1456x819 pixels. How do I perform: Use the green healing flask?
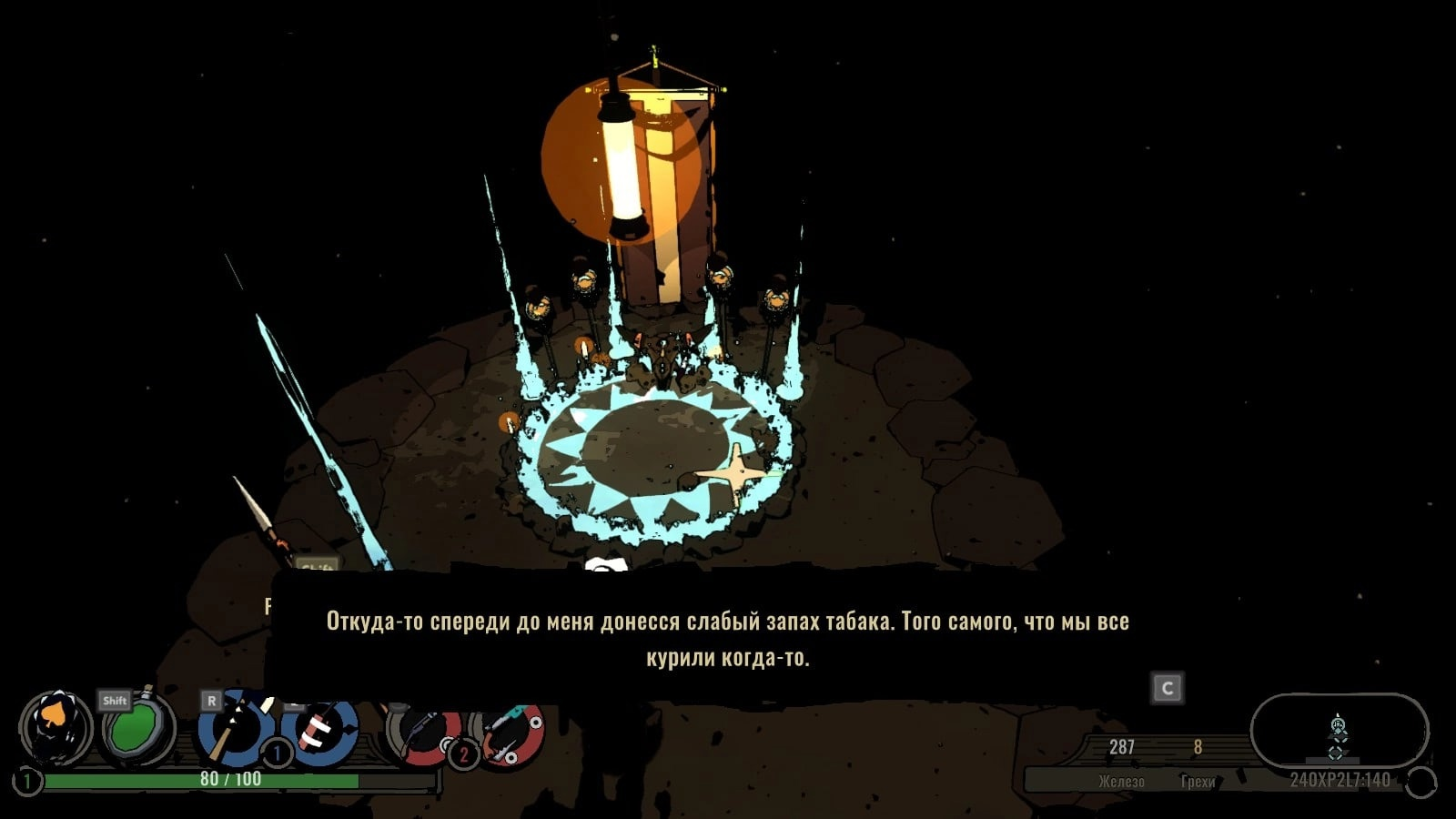(x=136, y=731)
